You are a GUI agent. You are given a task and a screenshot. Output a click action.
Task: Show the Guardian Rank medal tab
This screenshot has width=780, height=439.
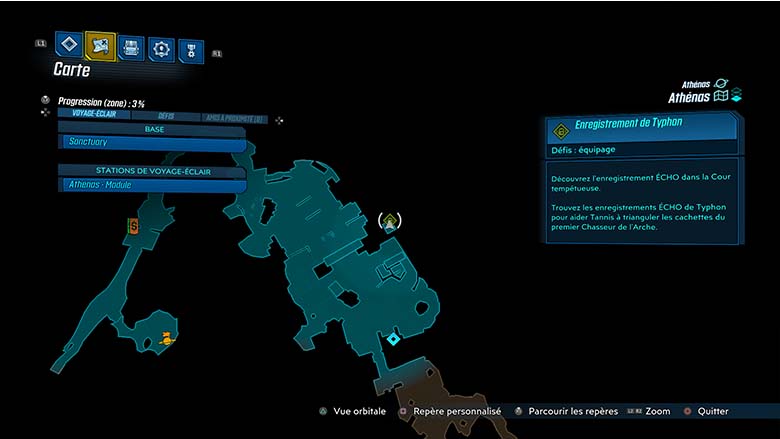click(190, 50)
